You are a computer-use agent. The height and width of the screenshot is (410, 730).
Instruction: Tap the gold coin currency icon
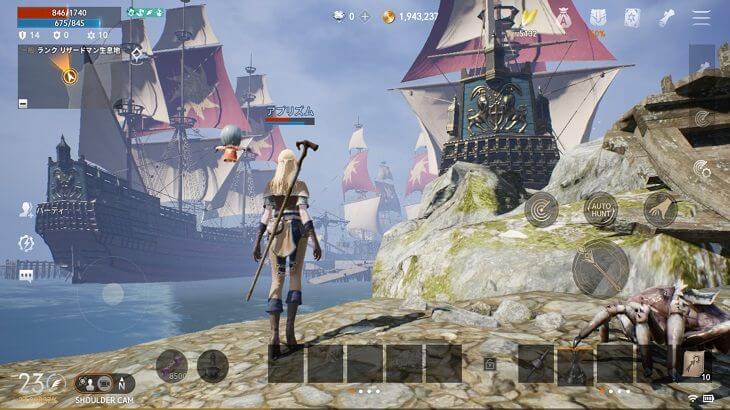[388, 17]
